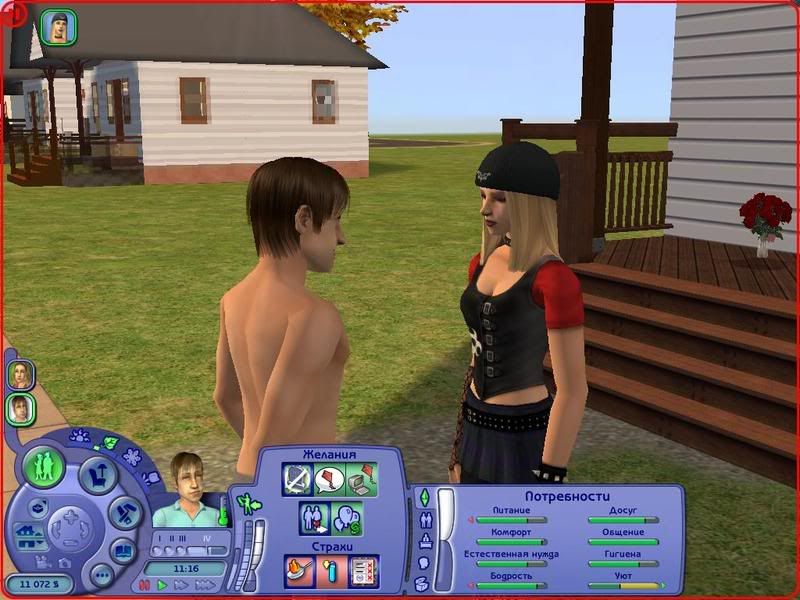800x600 pixels.
Task: Switch to the brown-haired male sim portrait
Action: click(x=21, y=408)
